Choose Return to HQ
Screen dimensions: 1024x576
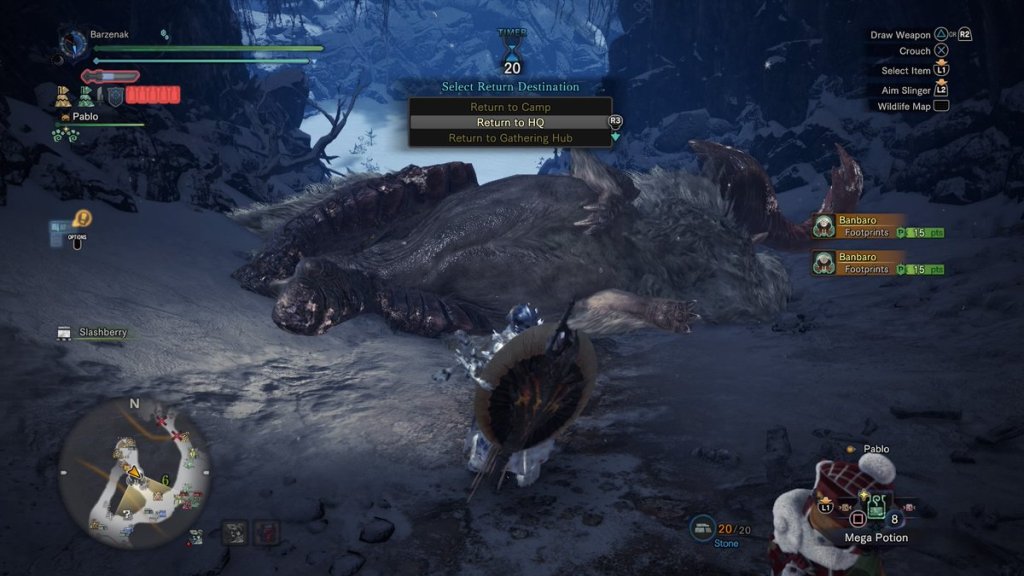point(510,122)
